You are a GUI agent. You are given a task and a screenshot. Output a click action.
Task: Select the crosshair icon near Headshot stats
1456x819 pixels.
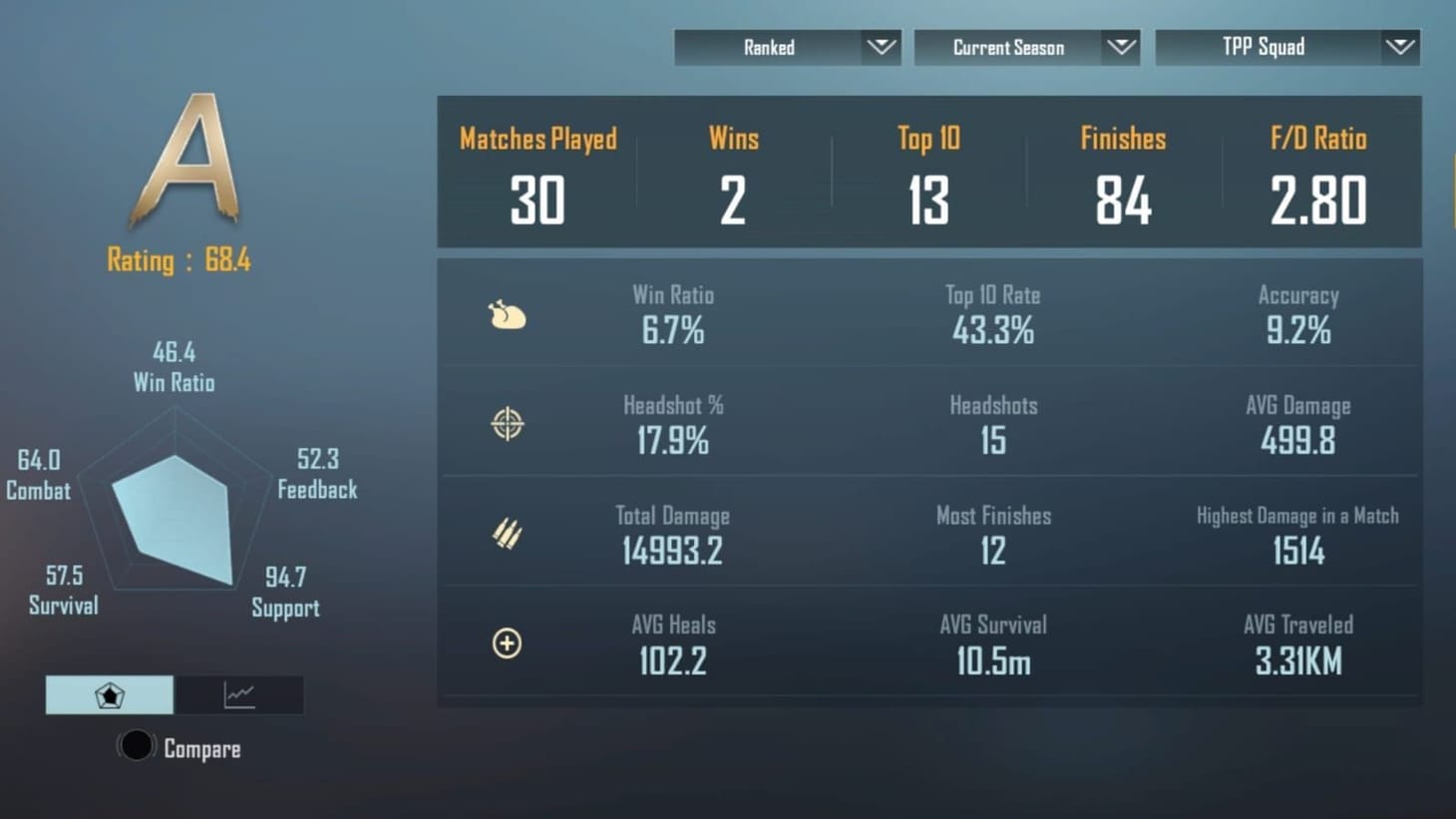tap(508, 423)
